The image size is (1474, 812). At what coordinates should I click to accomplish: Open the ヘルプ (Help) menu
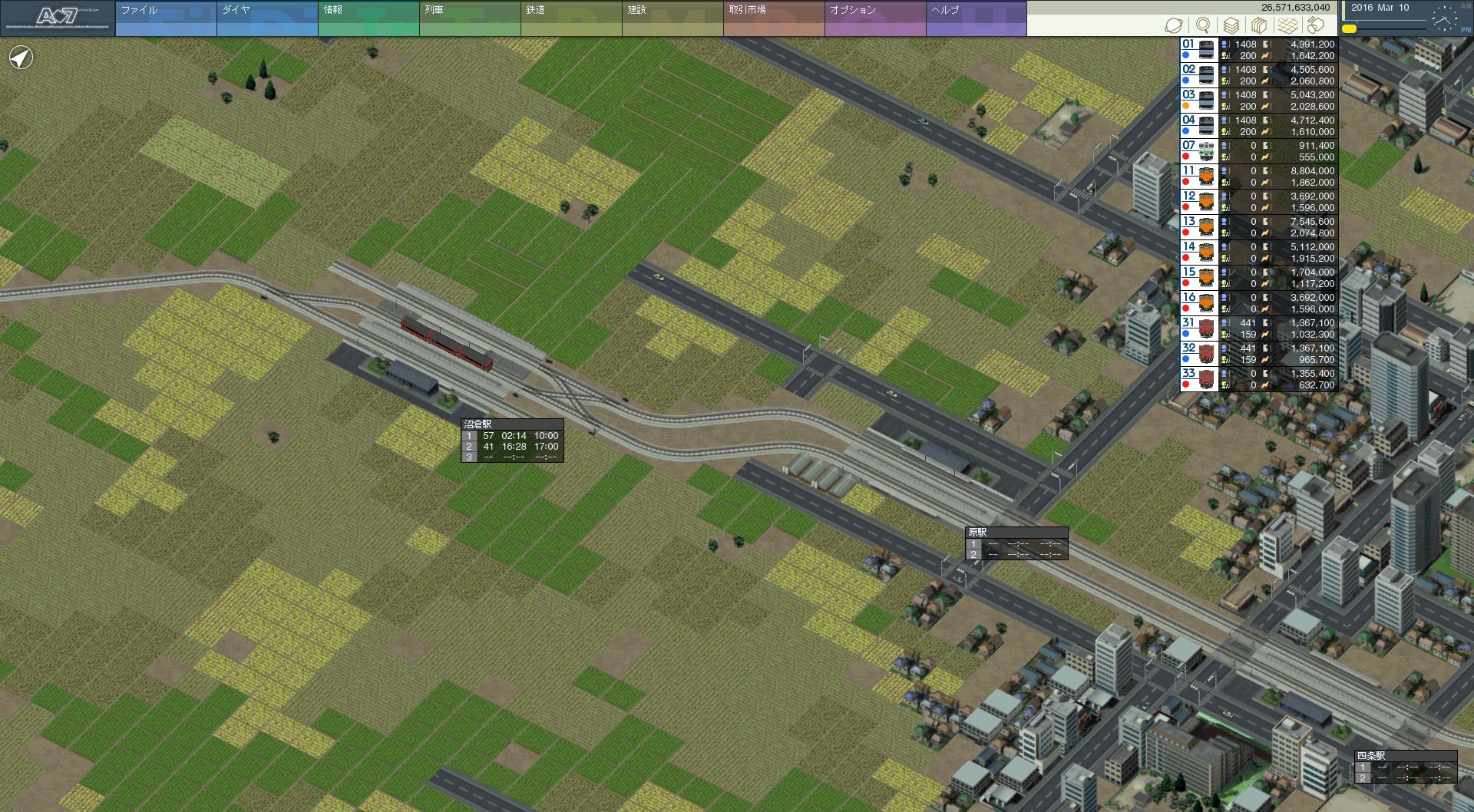[976, 18]
